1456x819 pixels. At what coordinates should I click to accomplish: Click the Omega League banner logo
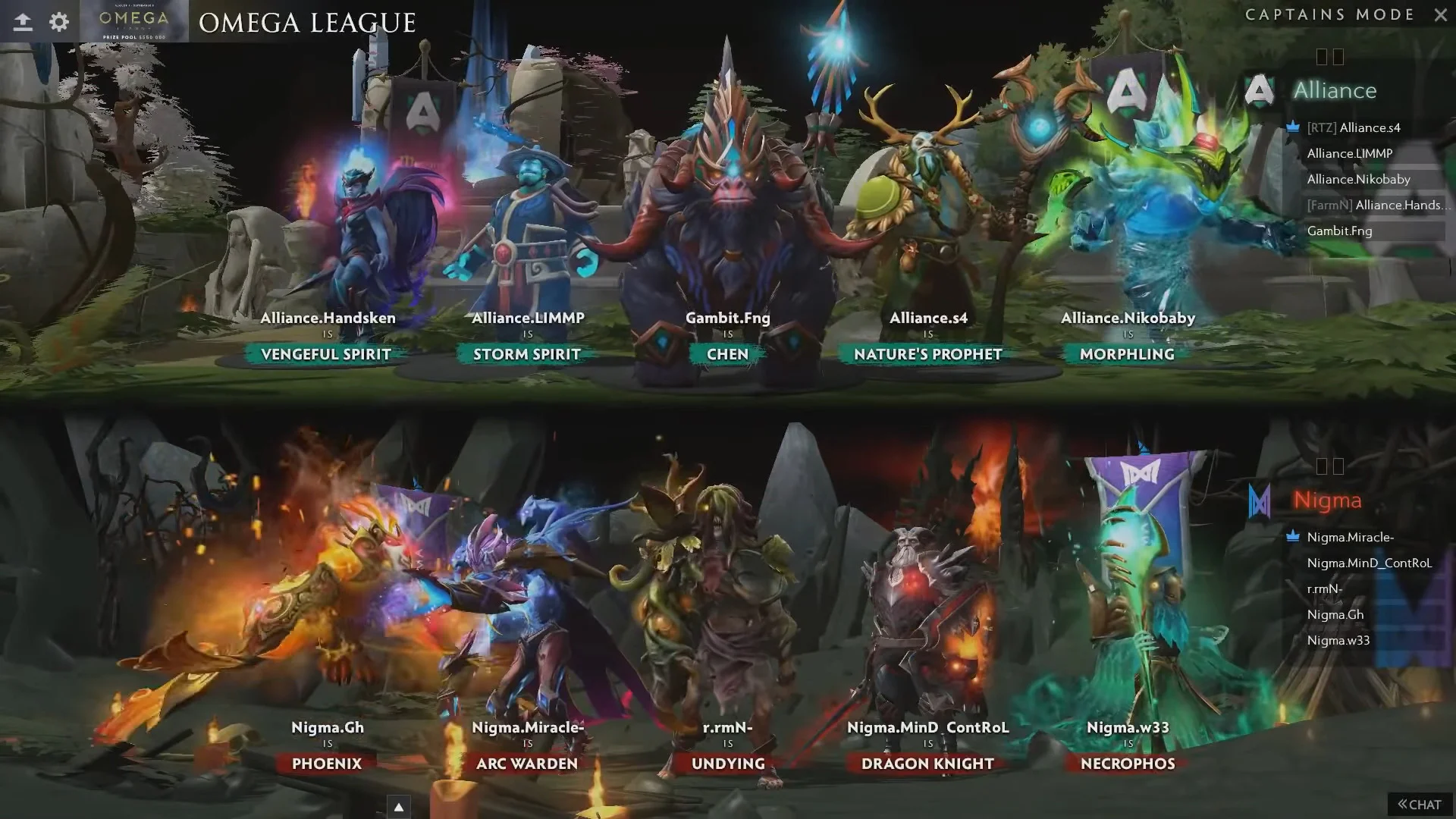coord(134,21)
